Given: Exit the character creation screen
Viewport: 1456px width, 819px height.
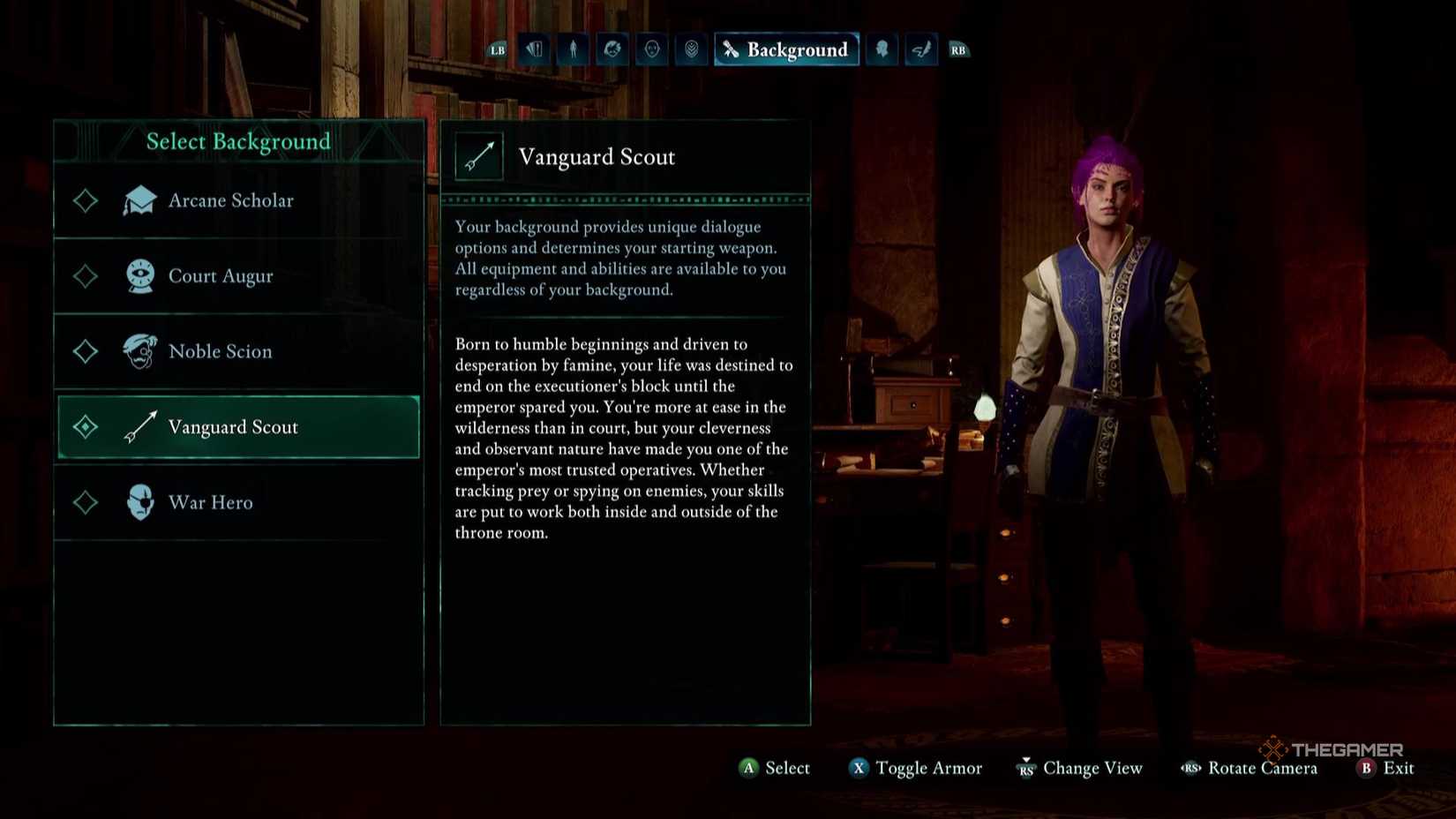Looking at the screenshot, I should click(x=1385, y=768).
